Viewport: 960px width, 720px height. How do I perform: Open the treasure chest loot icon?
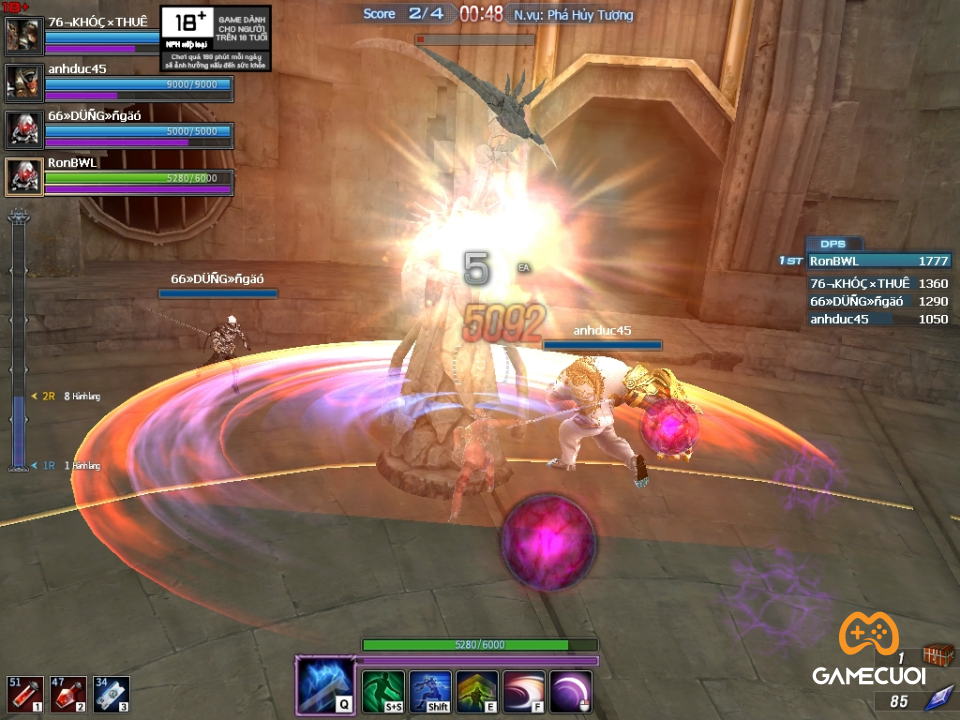coord(937,655)
